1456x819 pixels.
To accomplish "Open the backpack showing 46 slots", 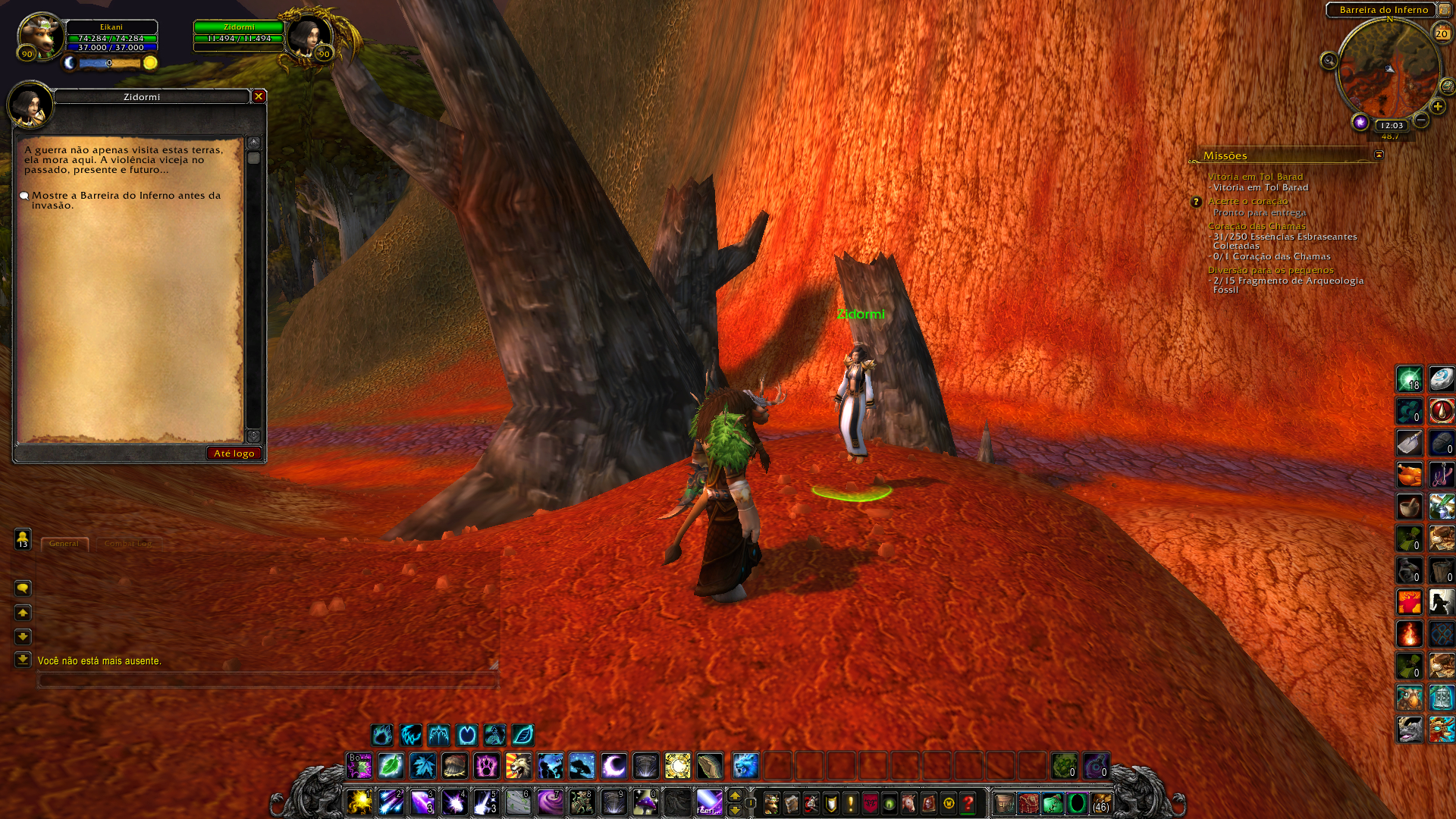I will click(1100, 803).
